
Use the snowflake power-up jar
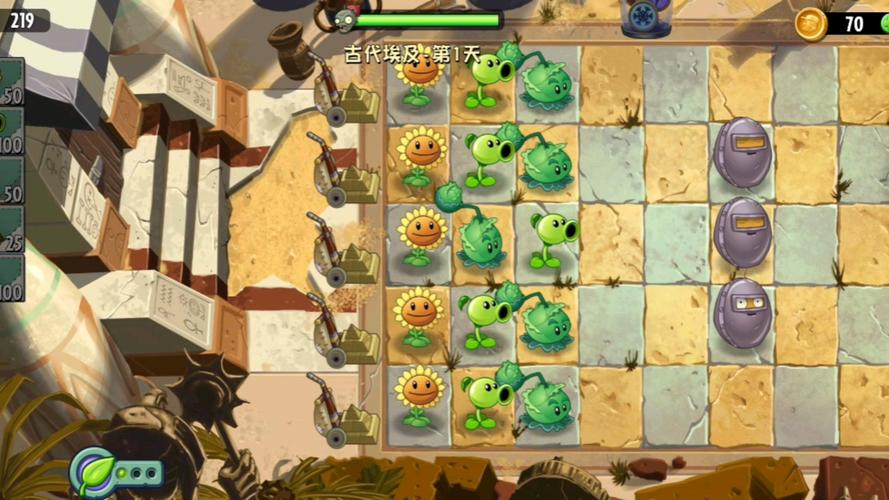pyautogui.click(x=645, y=17)
